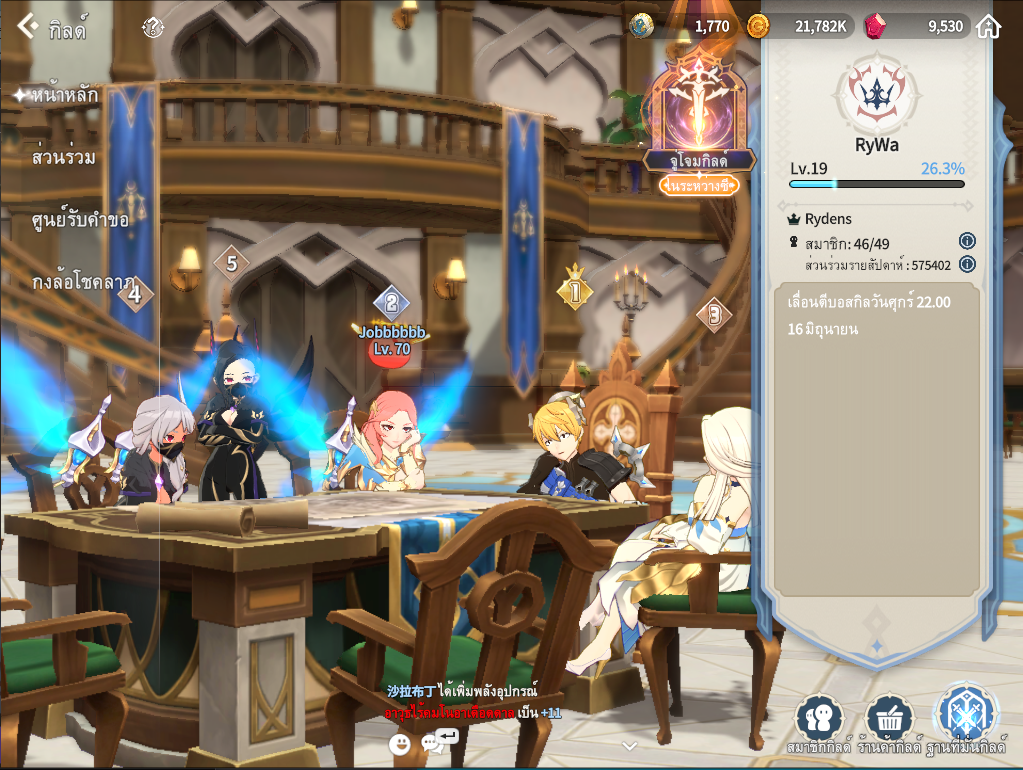Open the smiley emoji button
The width and height of the screenshot is (1023, 770).
coord(400,743)
